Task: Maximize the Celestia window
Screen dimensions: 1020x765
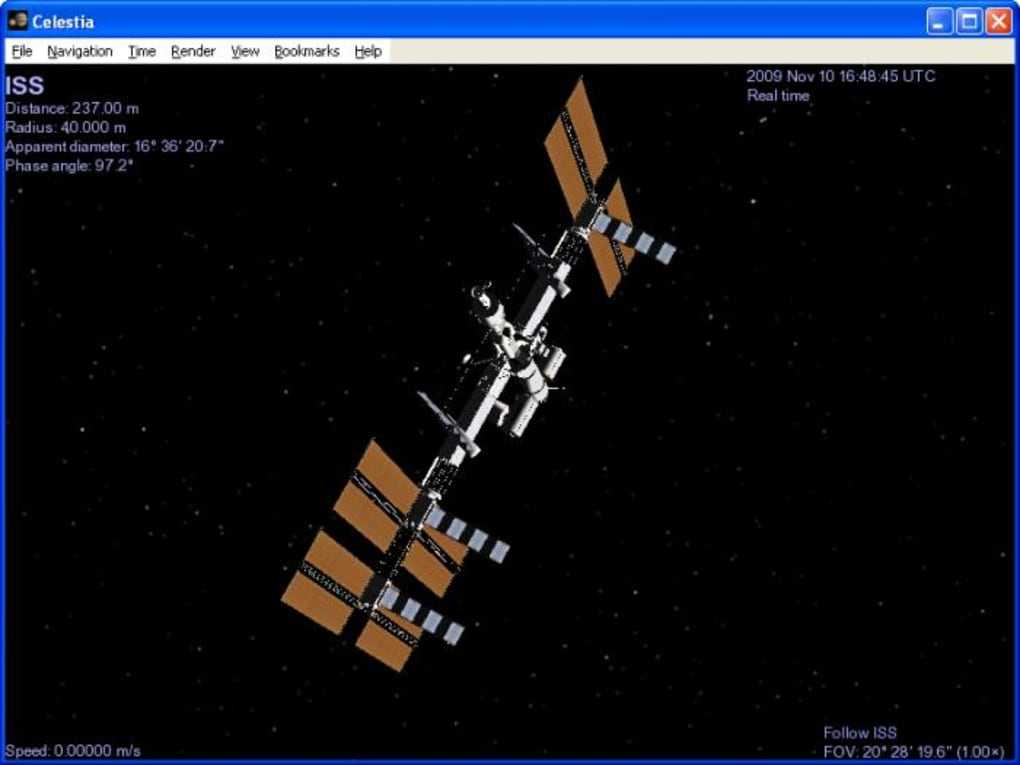Action: pyautogui.click(x=969, y=21)
